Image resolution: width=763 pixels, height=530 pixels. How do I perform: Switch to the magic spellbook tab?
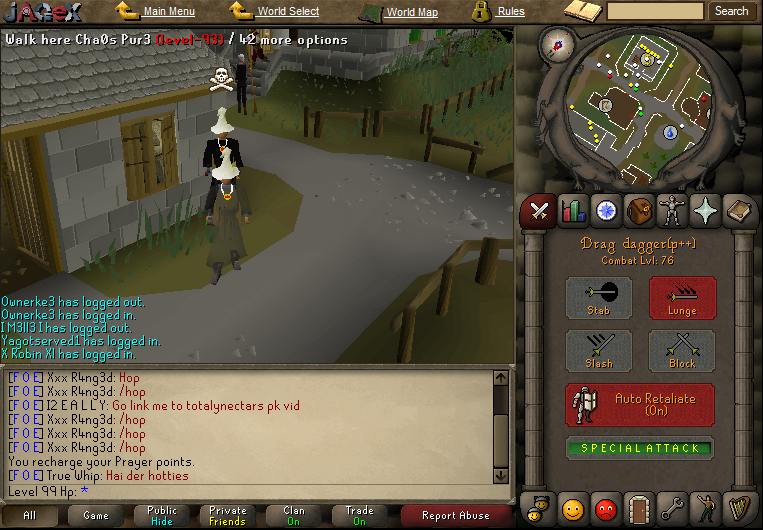coord(706,211)
